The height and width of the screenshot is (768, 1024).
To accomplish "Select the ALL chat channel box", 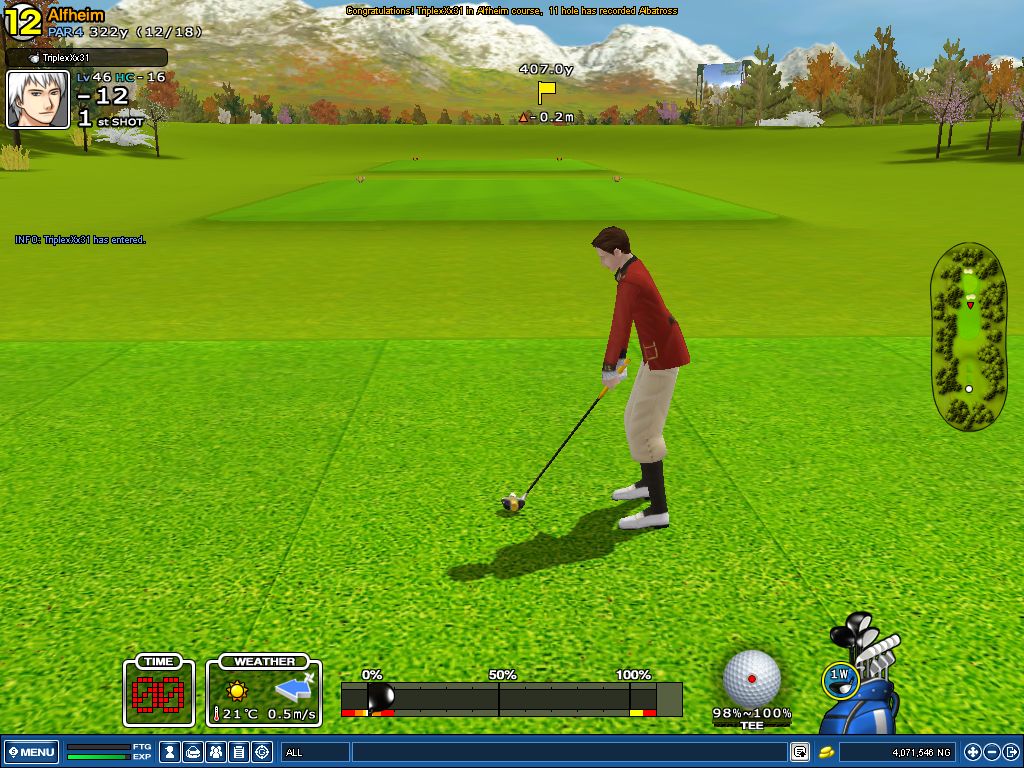I will point(315,751).
